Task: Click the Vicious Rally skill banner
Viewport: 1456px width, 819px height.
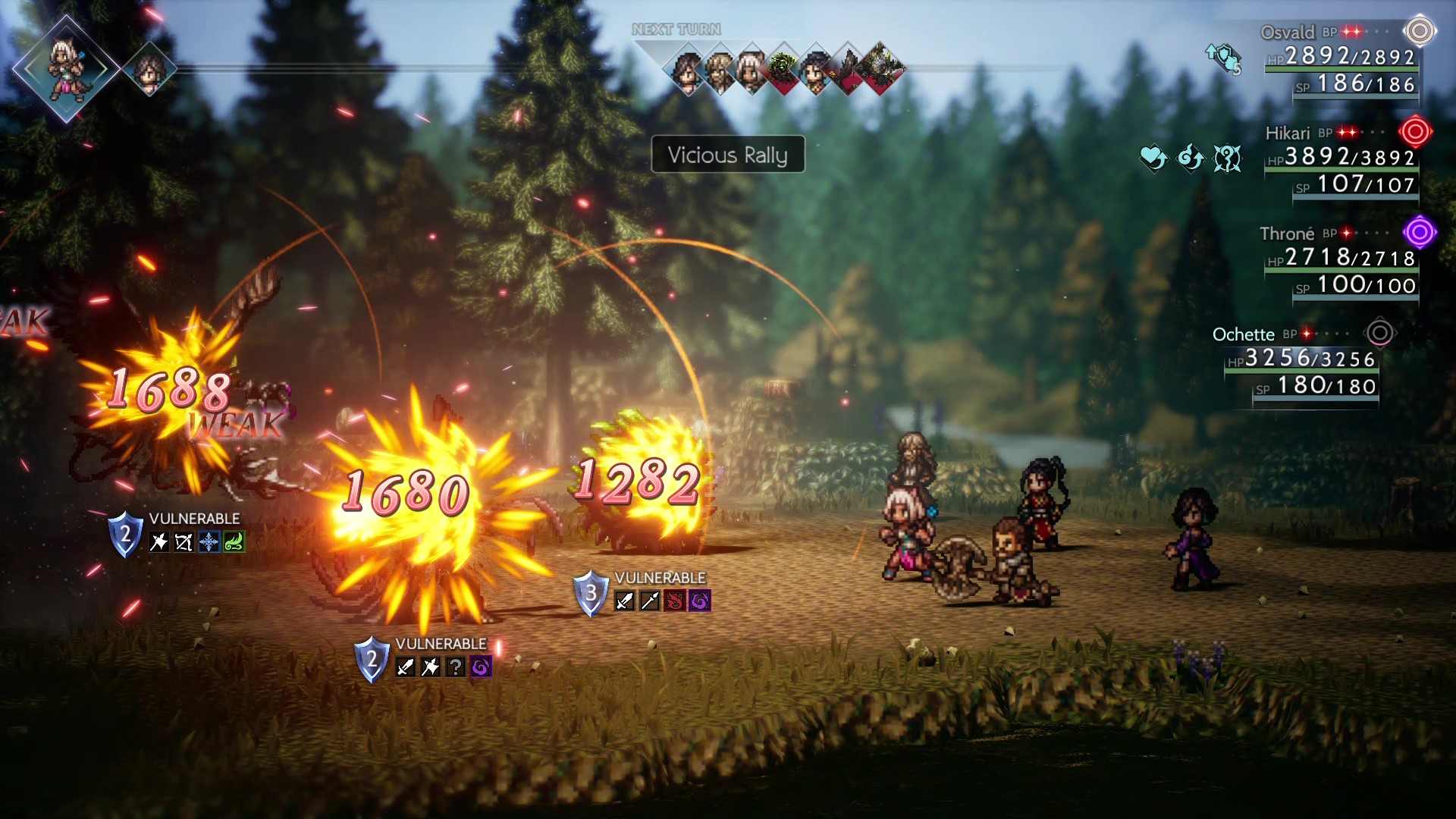Action: (728, 155)
